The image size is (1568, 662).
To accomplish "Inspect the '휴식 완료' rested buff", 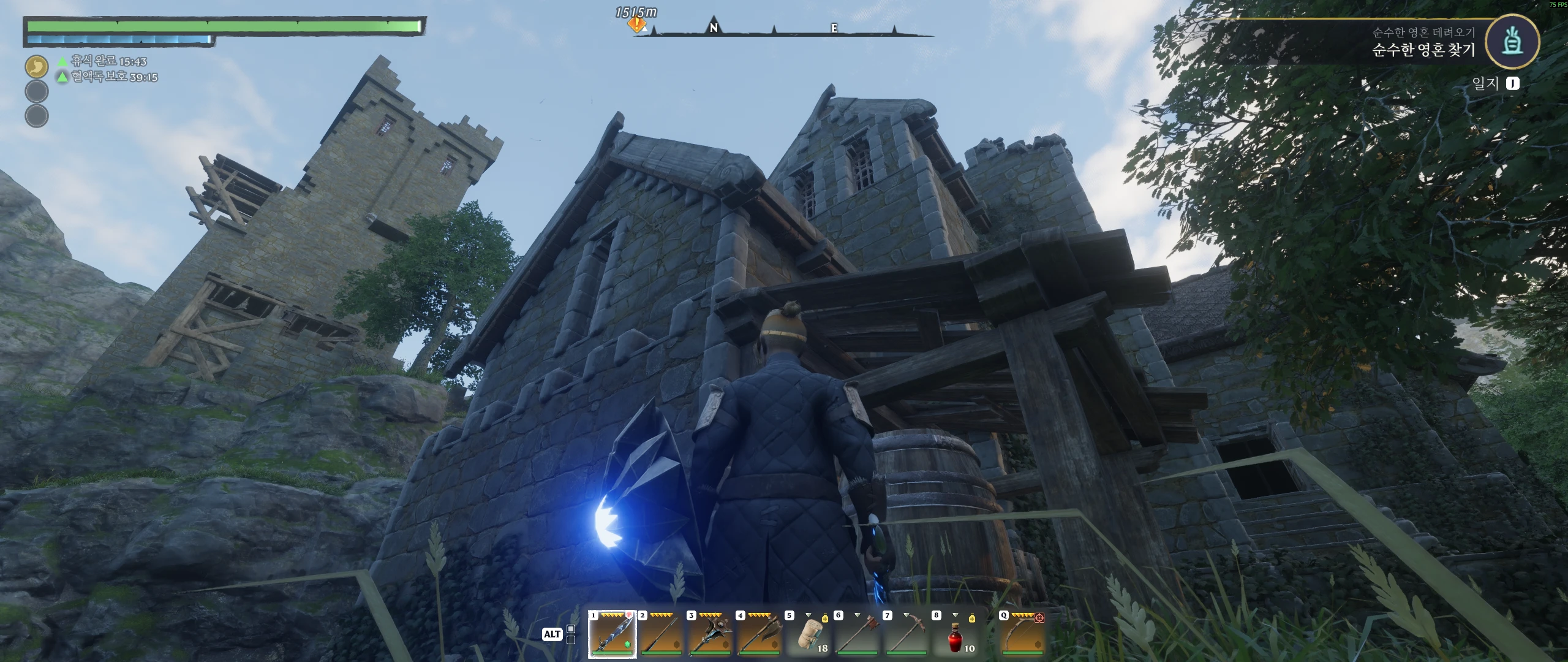I will [102, 61].
